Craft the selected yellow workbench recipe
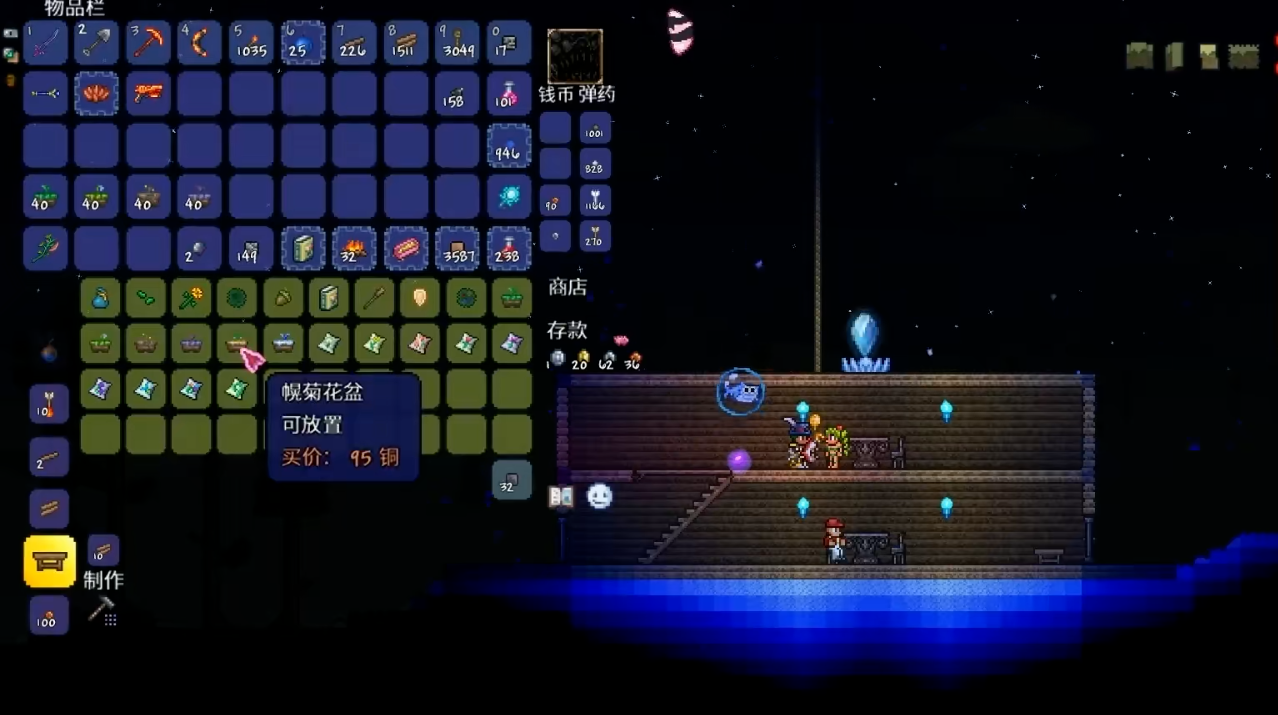Screen dimensions: 1278x715 [x=50, y=561]
